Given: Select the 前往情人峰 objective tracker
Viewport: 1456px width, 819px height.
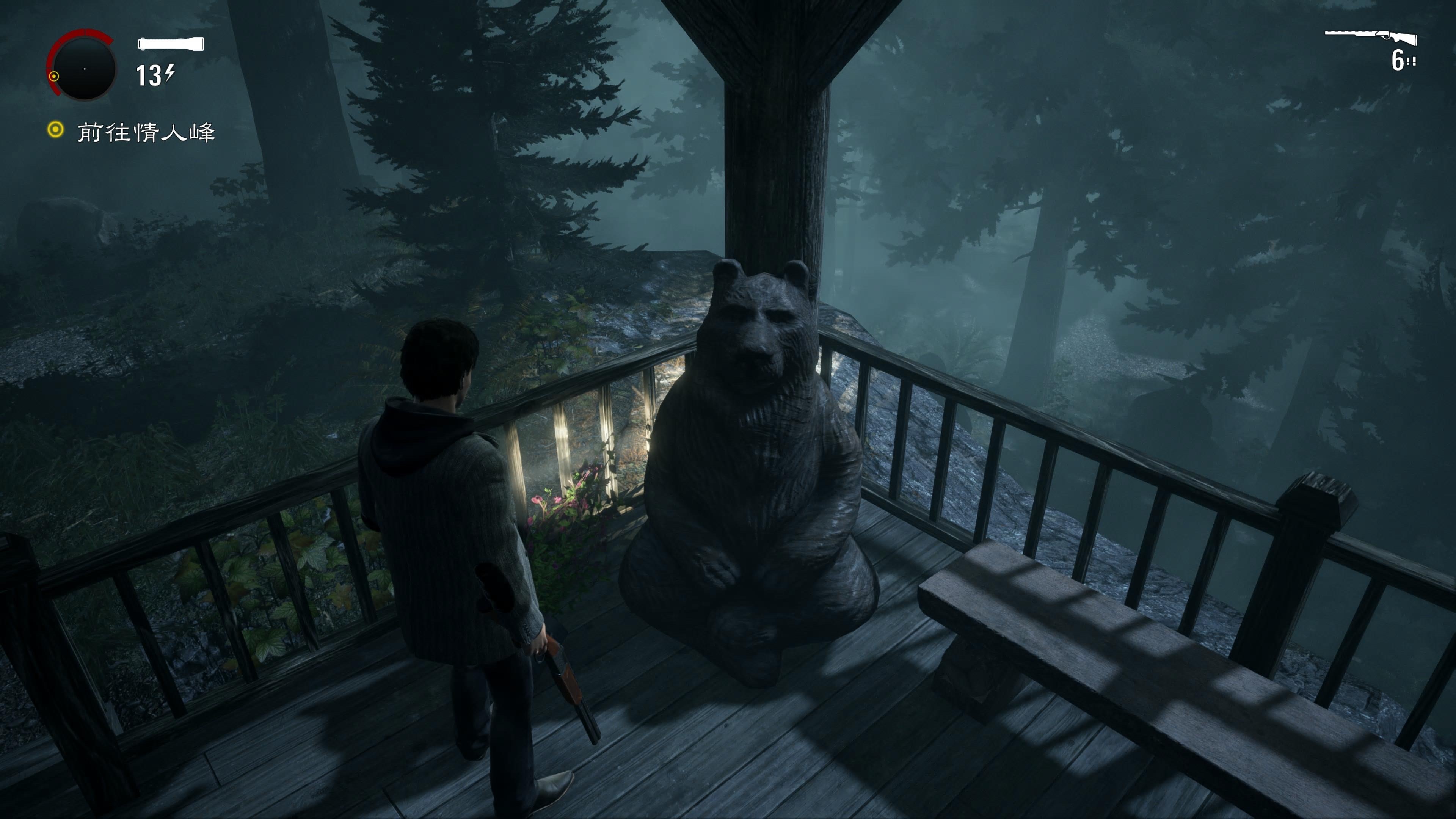Looking at the screenshot, I should click(x=146, y=132).
